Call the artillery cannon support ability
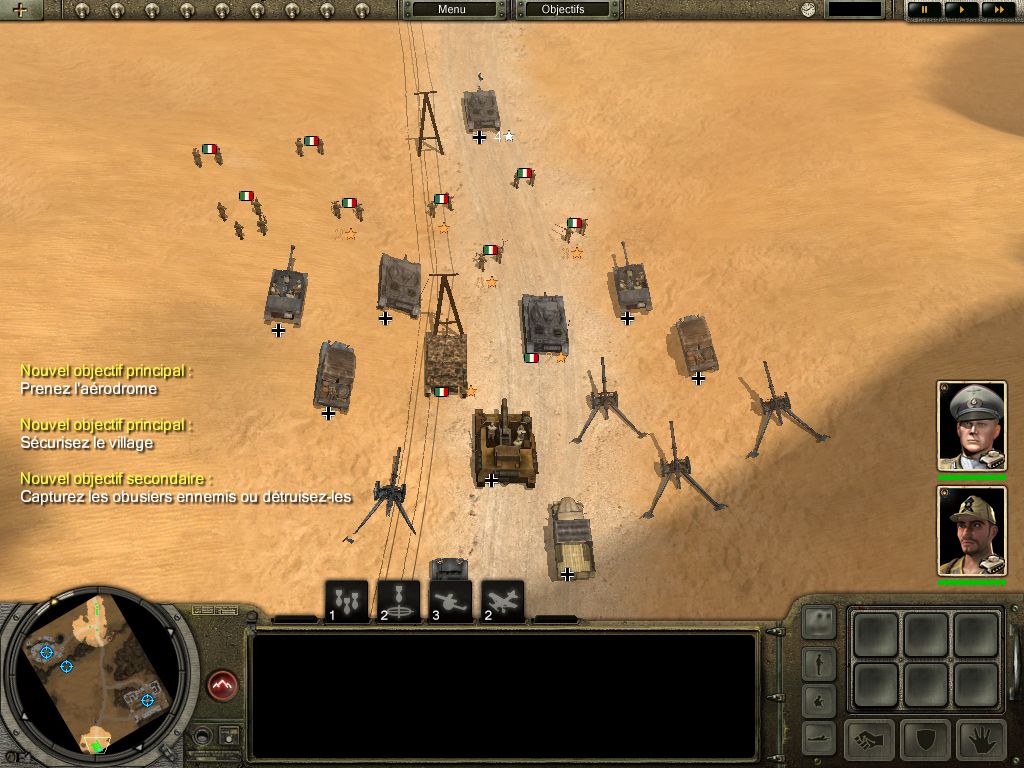The height and width of the screenshot is (768, 1024). [x=450, y=602]
